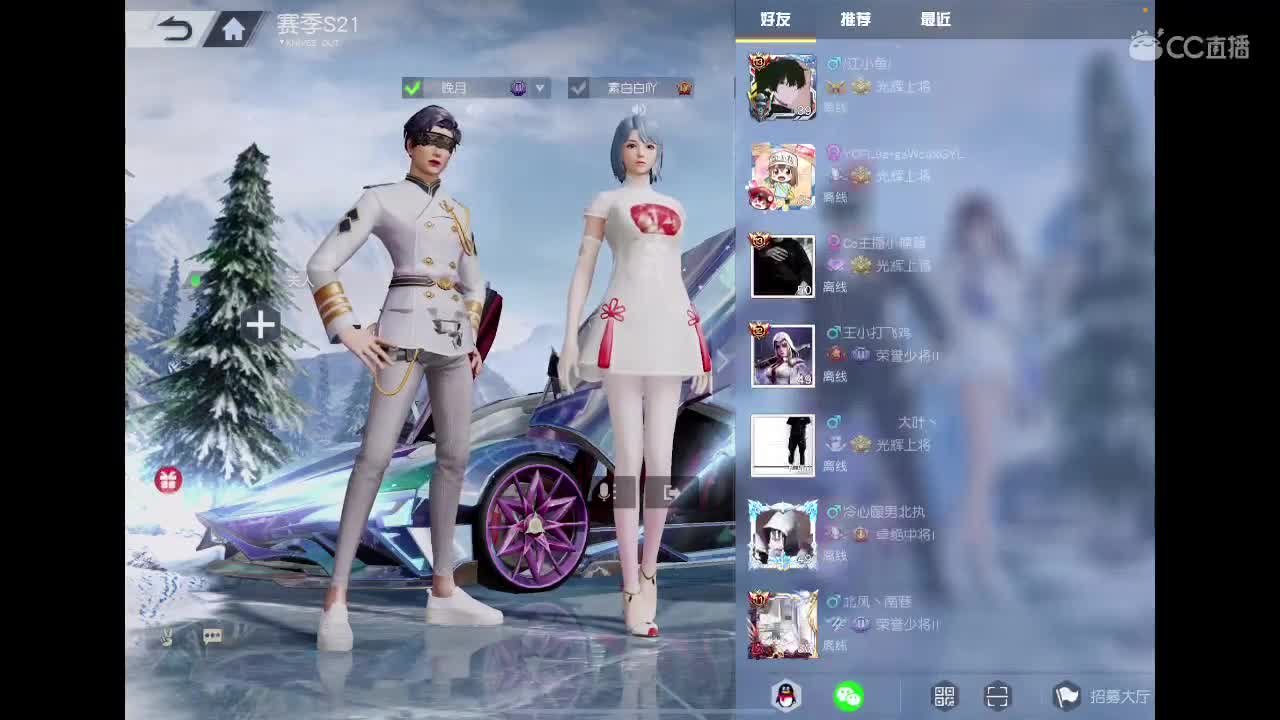The width and height of the screenshot is (1280, 720).
Task: Switch to the 推荐 tab
Action: point(855,18)
